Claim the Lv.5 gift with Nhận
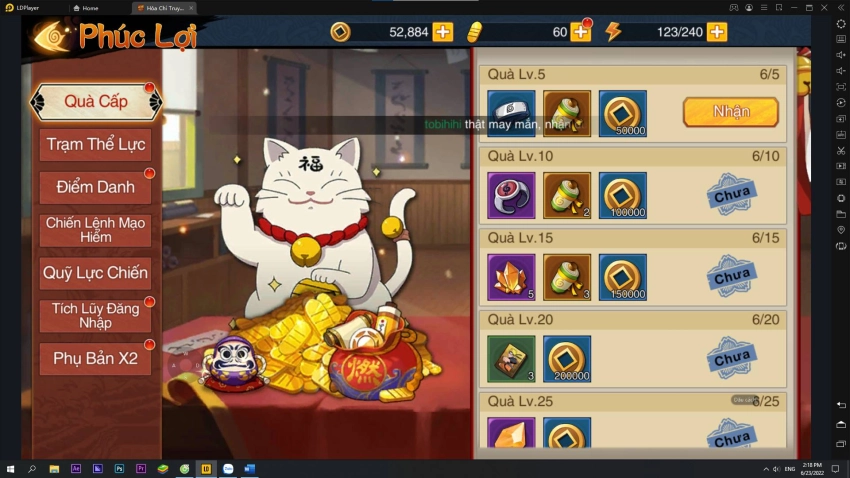850x478 pixels. [730, 112]
